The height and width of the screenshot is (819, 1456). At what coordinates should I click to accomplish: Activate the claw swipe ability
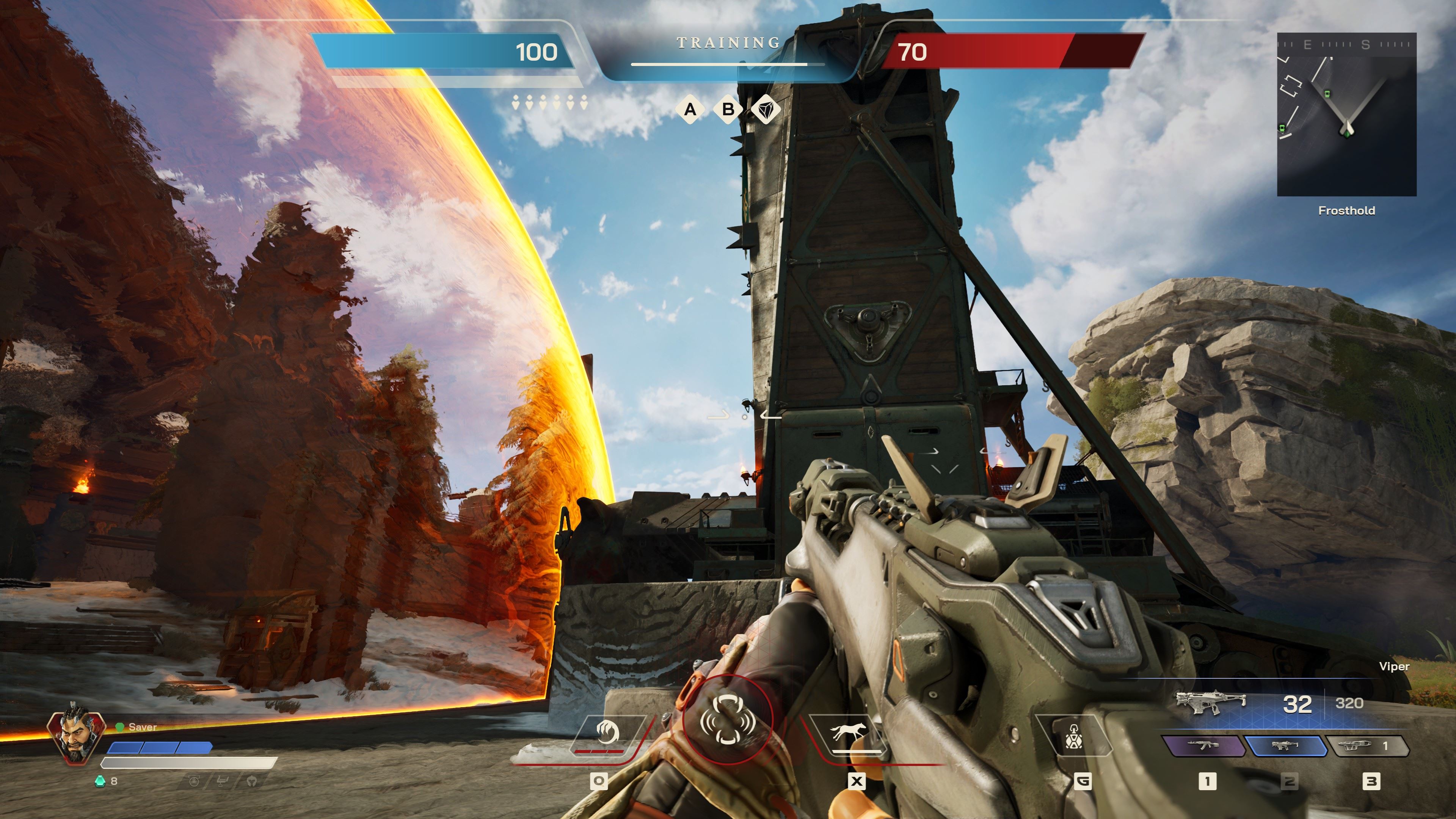click(607, 734)
